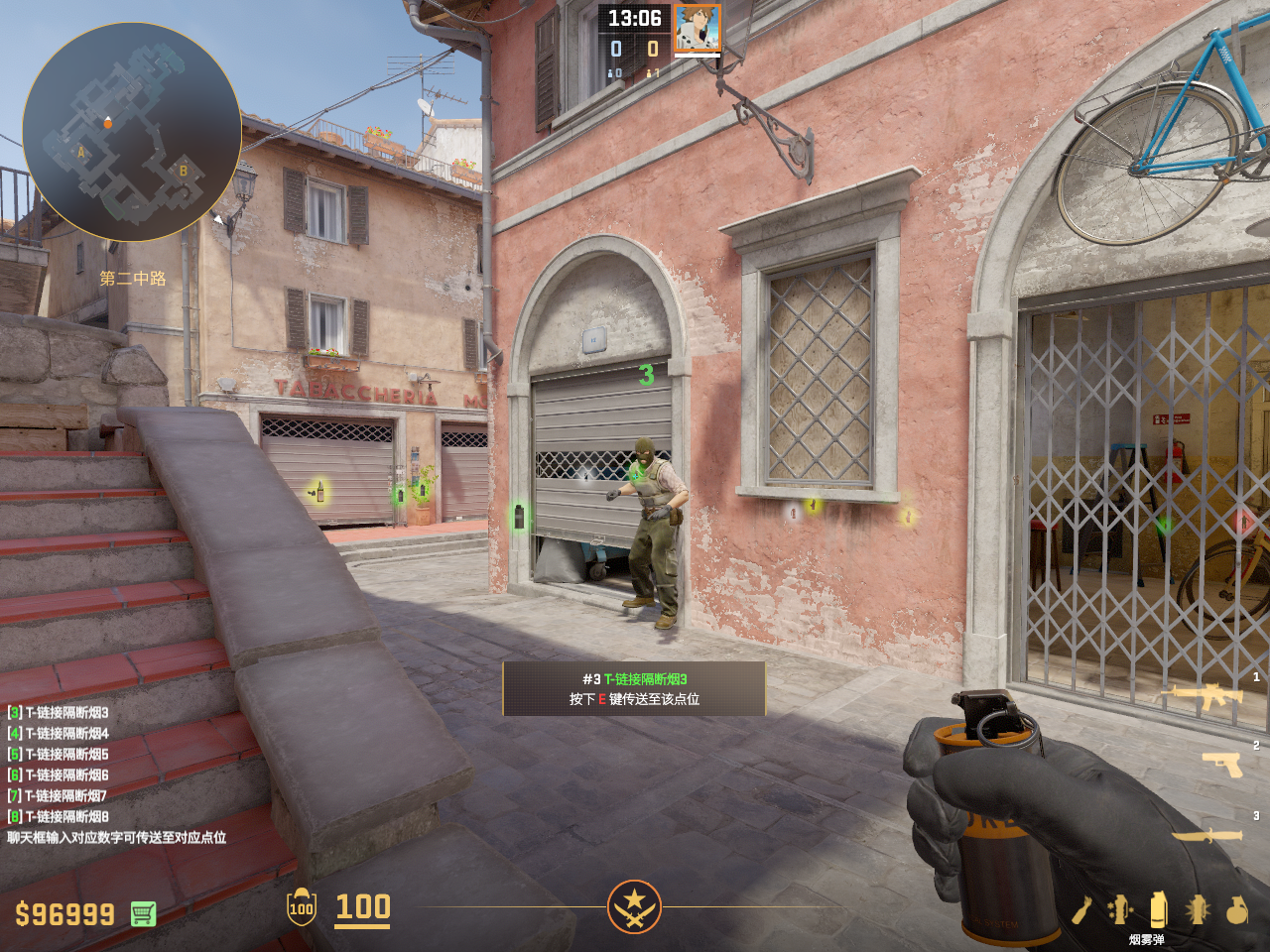Select the HE grenade icon
Image resolution: width=1270 pixels, height=952 pixels.
coord(1236,909)
